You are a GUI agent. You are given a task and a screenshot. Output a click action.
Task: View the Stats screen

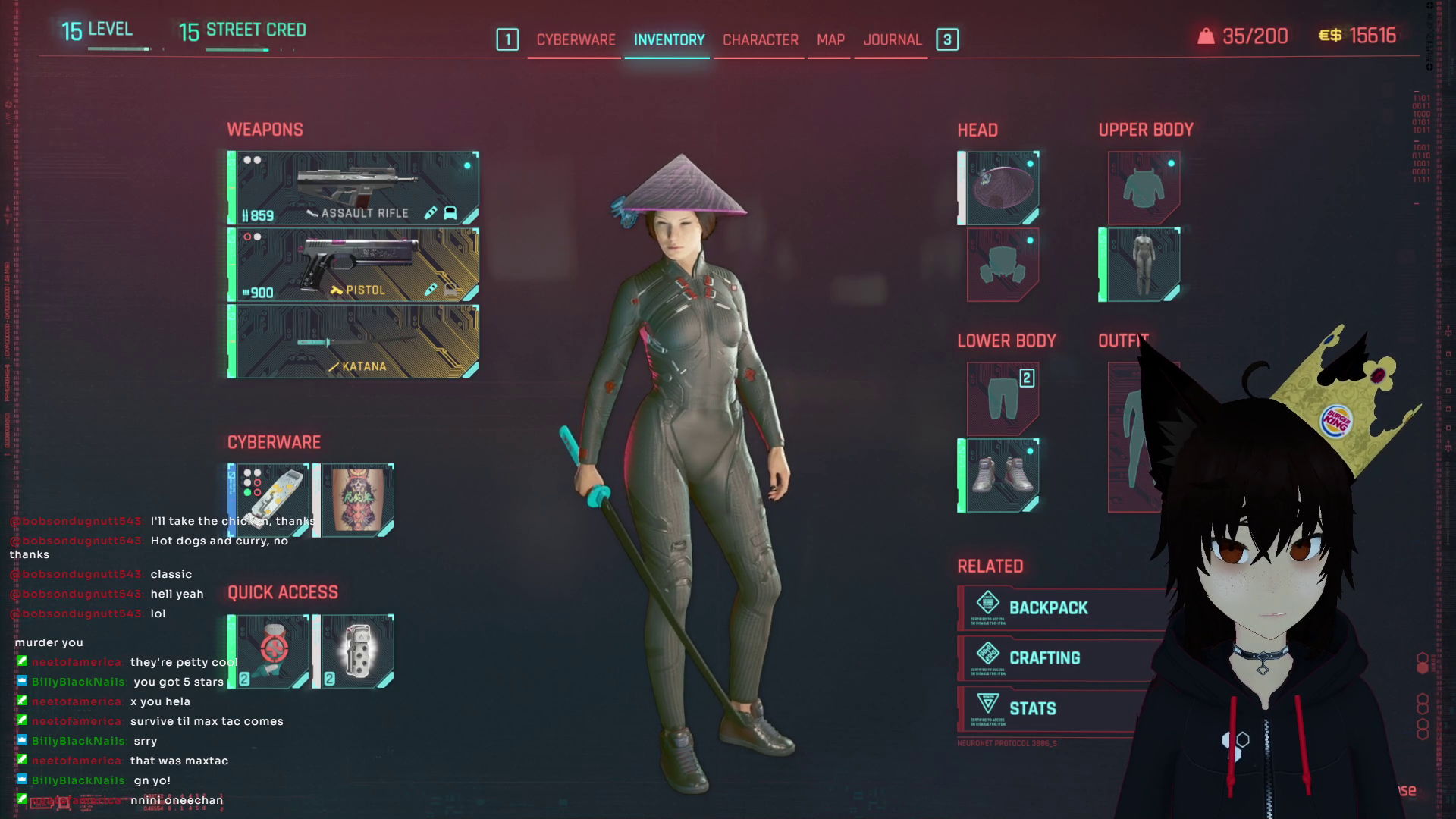[1032, 709]
